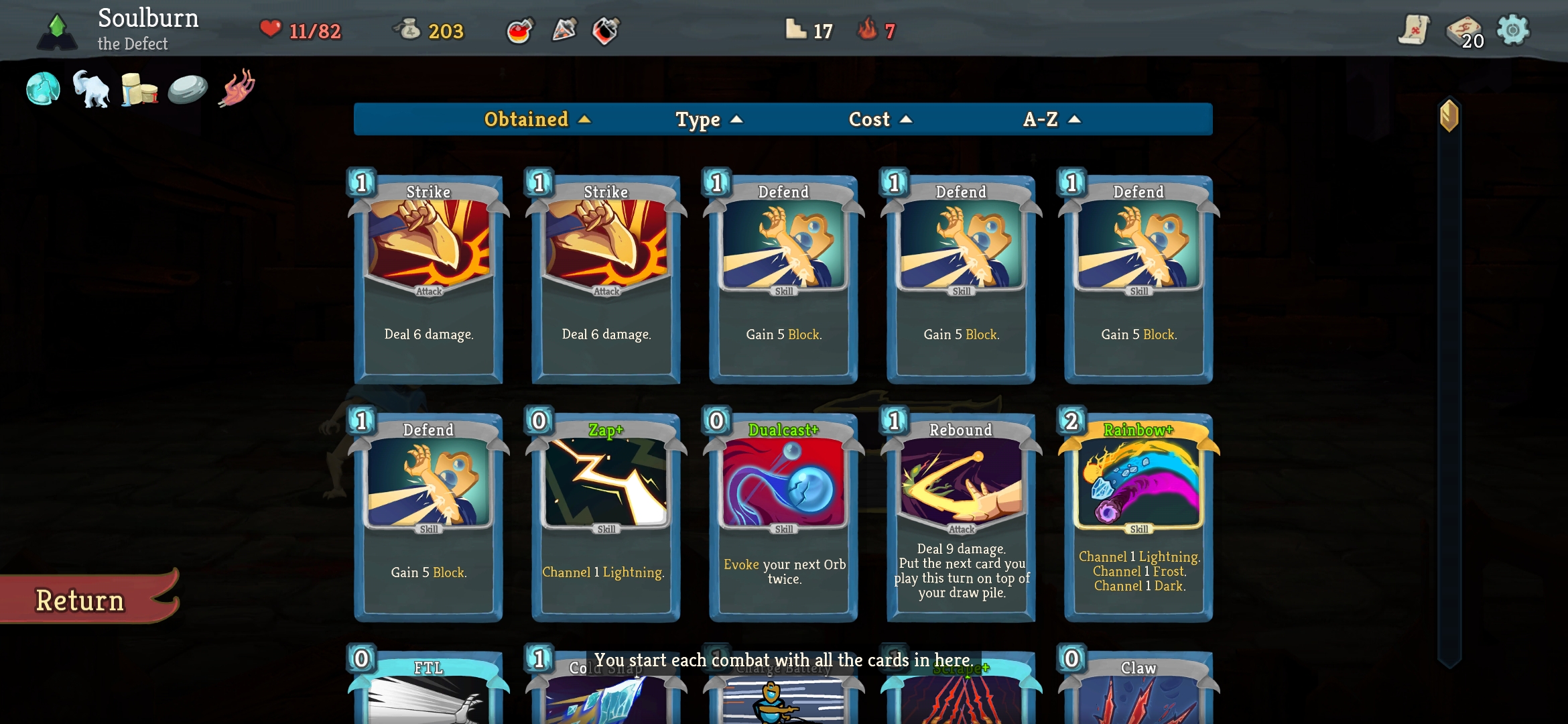Select the round red Fire Potion
The height and width of the screenshot is (724, 1568).
coord(520,29)
